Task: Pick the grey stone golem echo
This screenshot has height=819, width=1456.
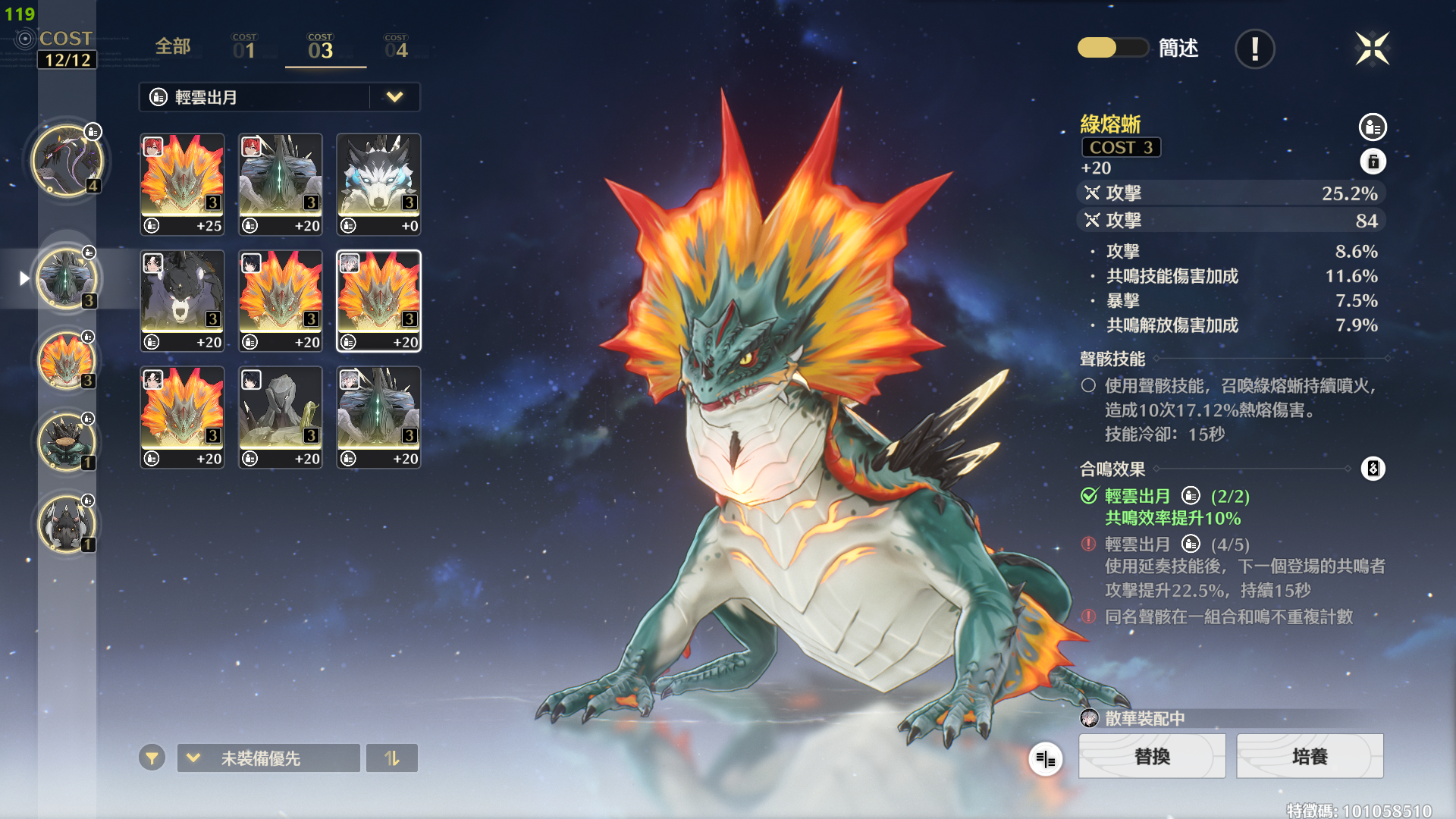Action: (x=281, y=417)
